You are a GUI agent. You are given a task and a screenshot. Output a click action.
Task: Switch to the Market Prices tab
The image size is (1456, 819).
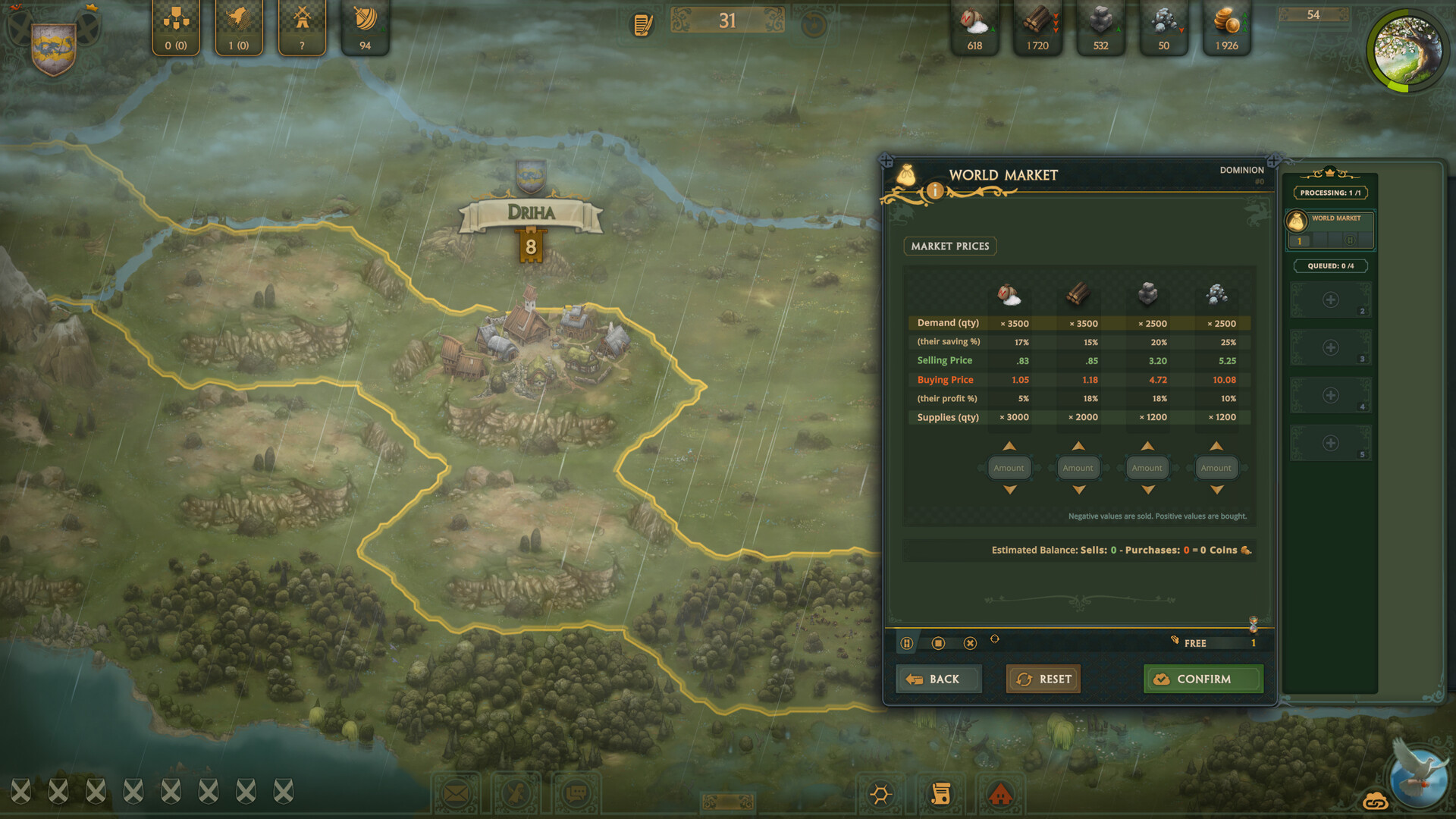950,246
